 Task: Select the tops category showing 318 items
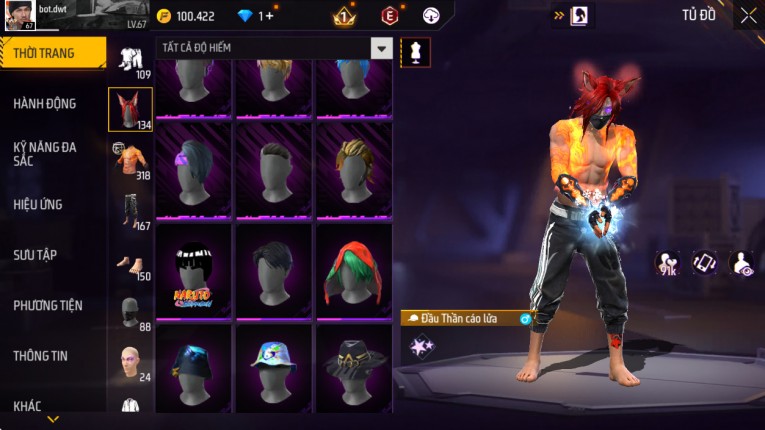[130, 160]
